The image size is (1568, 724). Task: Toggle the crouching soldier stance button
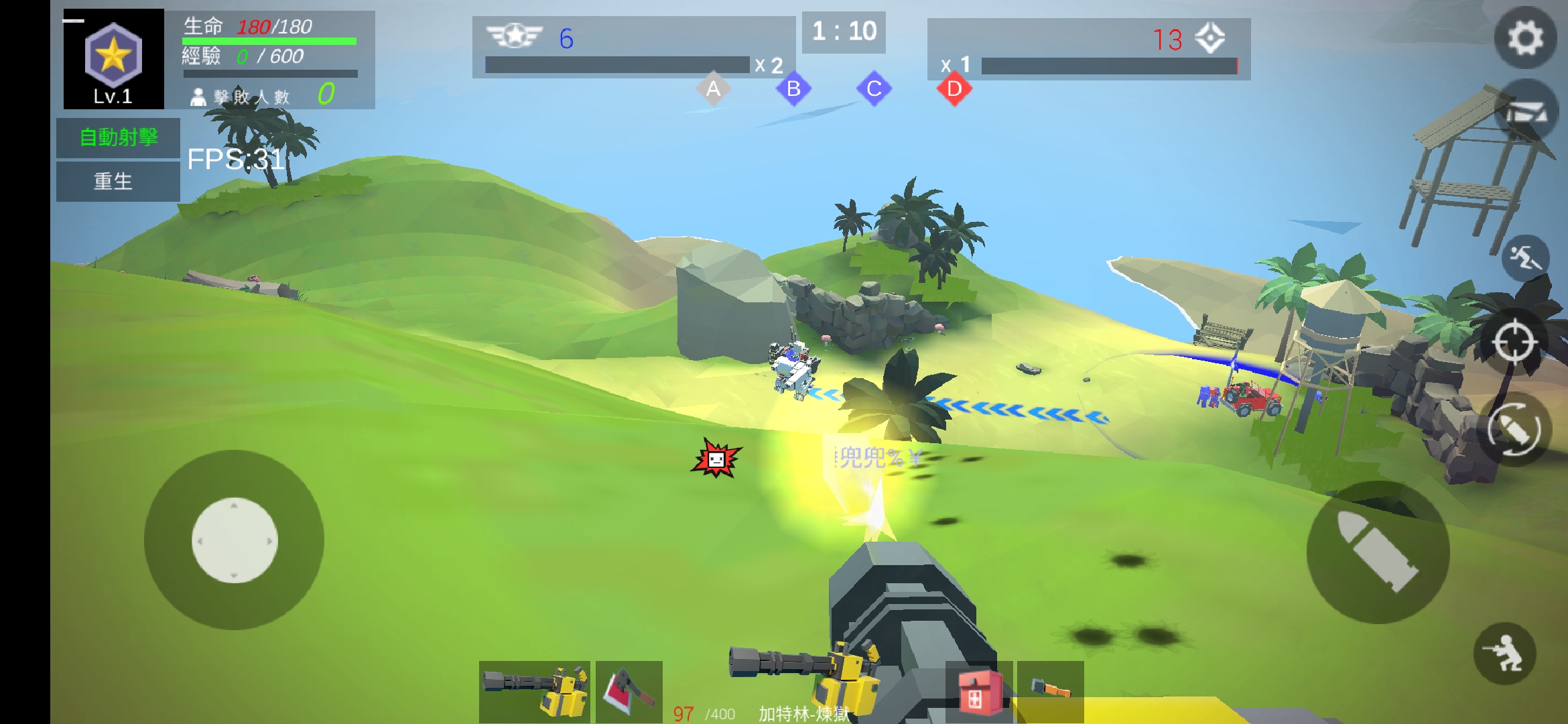[1504, 653]
